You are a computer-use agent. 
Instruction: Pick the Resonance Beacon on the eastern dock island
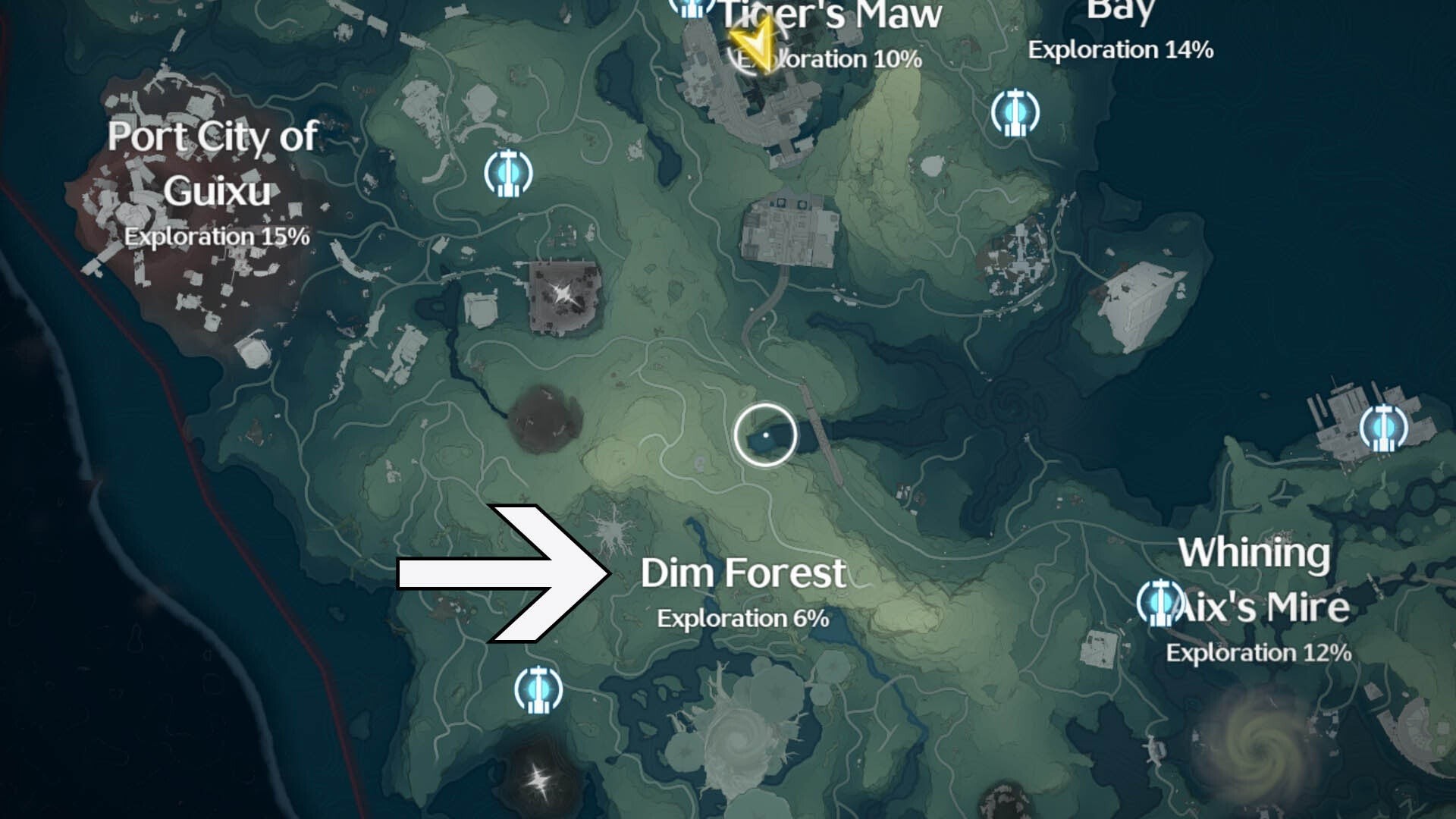point(1383,428)
